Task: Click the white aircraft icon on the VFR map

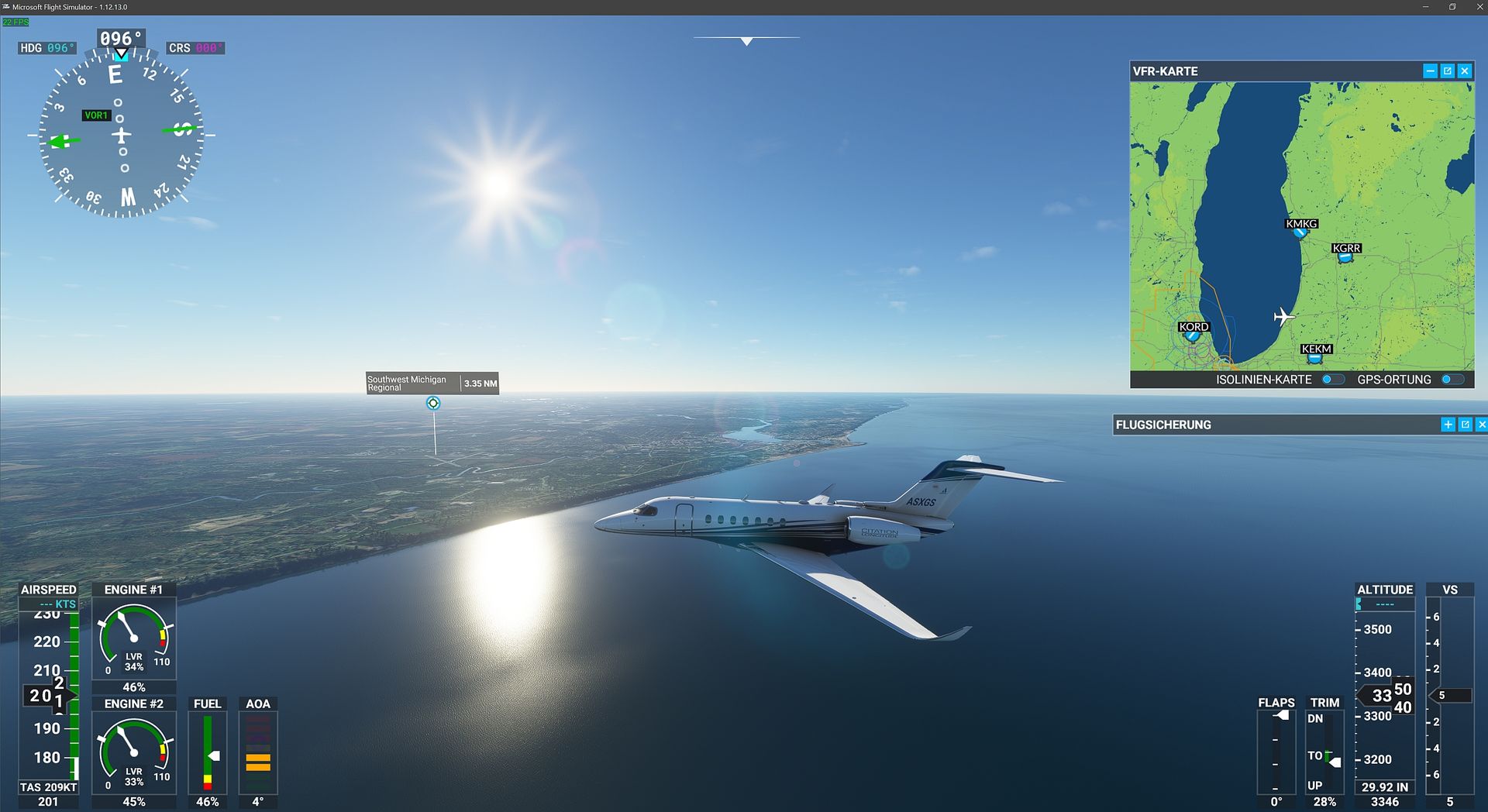Action: [1283, 317]
